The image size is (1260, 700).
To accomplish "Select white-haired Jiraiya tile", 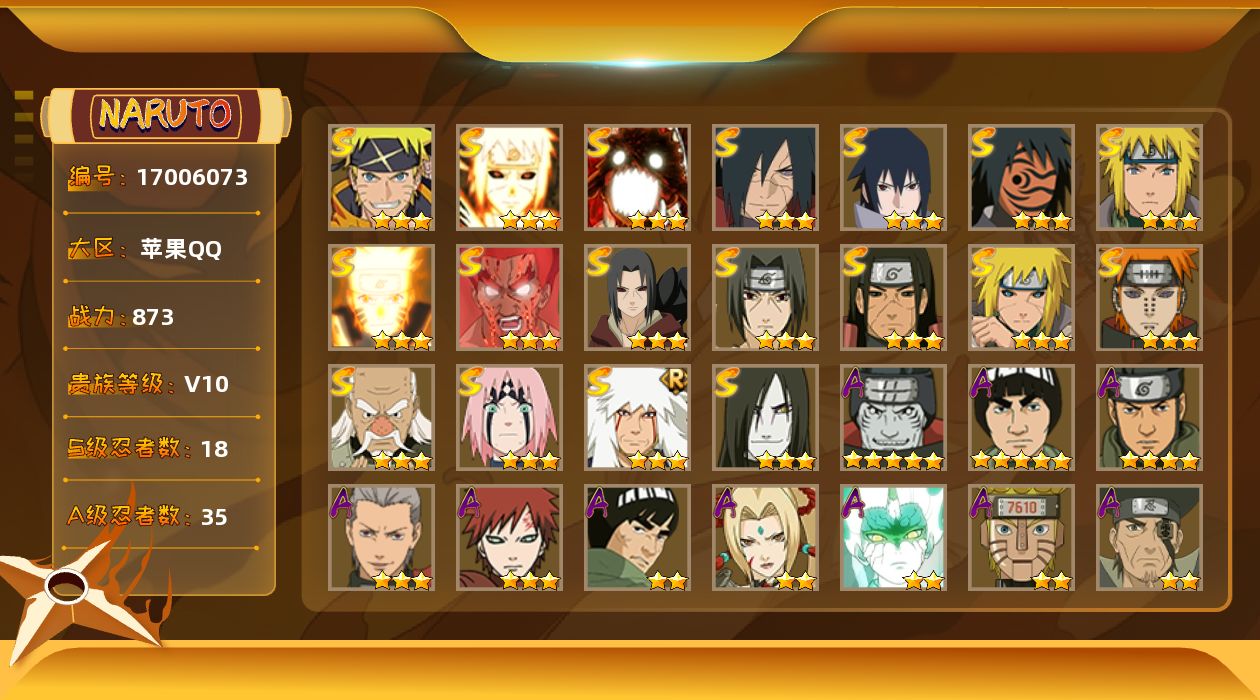I will 637,417.
